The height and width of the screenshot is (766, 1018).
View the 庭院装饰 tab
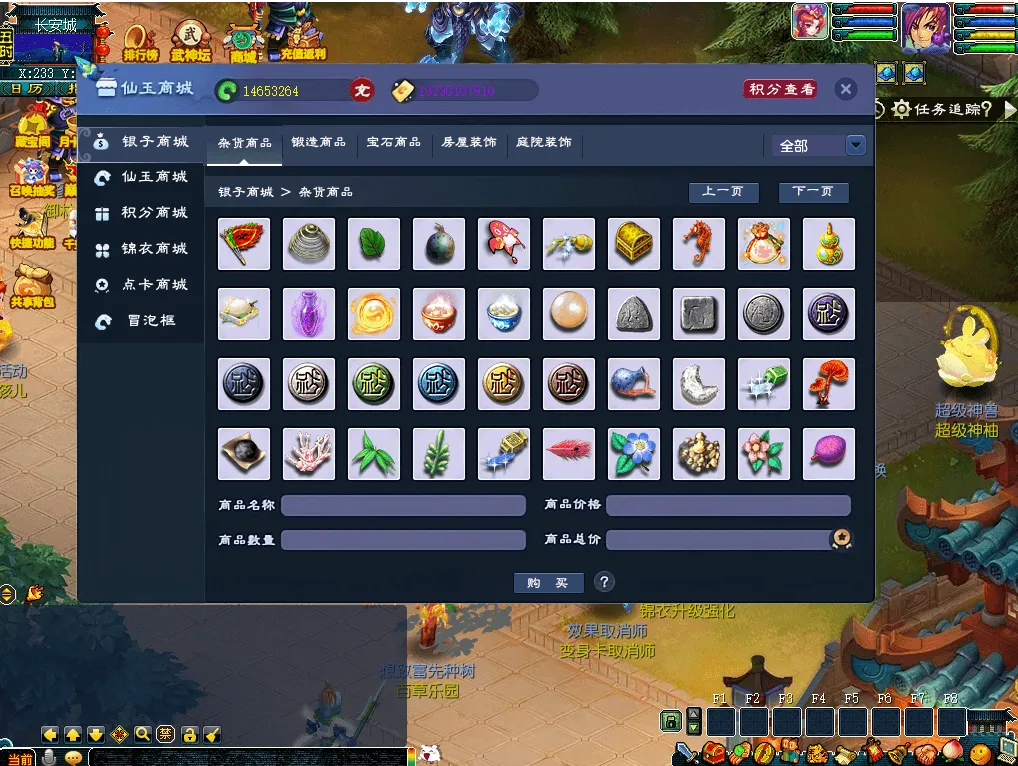[544, 143]
